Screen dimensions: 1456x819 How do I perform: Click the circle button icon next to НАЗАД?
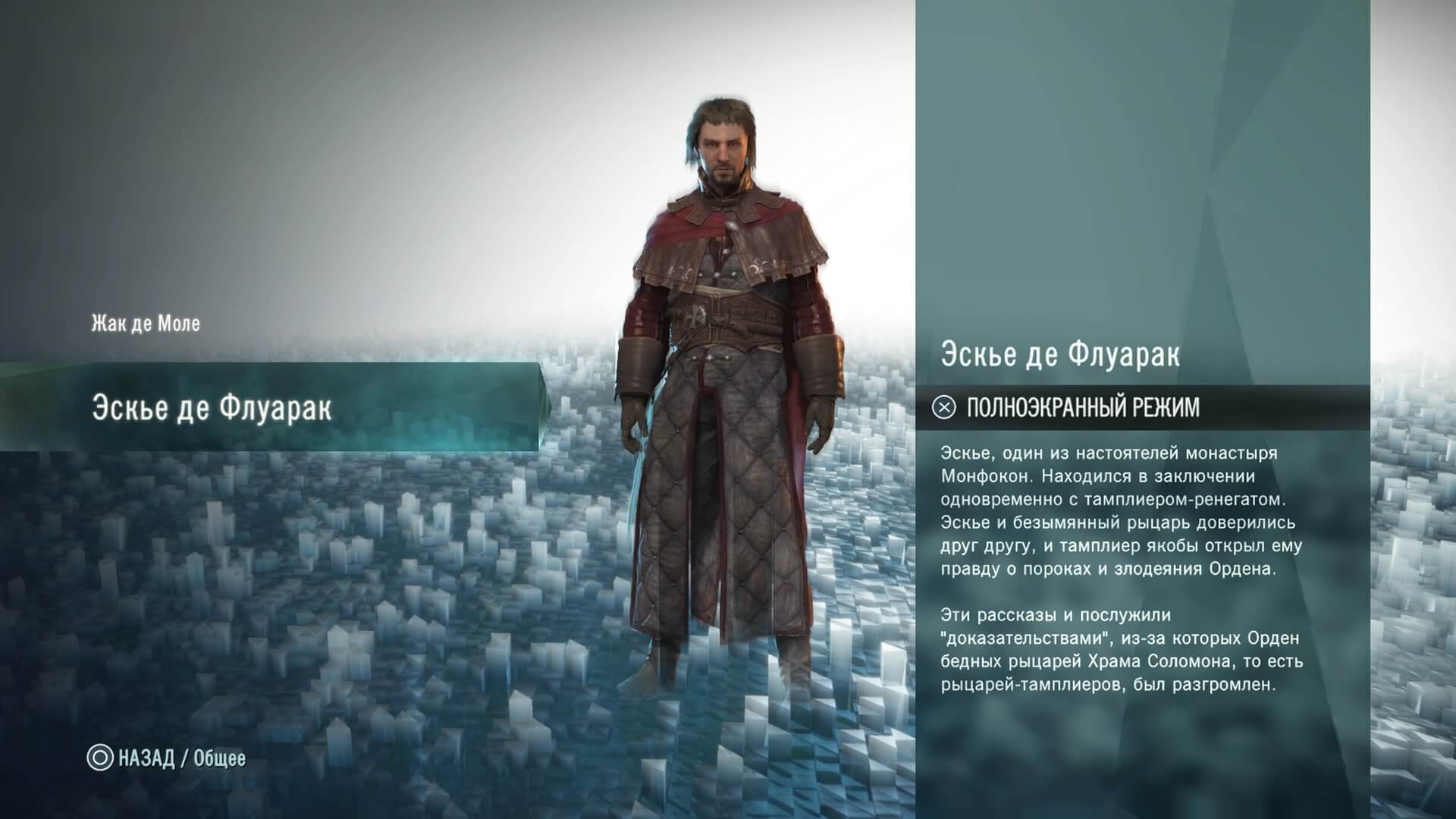(x=102, y=756)
